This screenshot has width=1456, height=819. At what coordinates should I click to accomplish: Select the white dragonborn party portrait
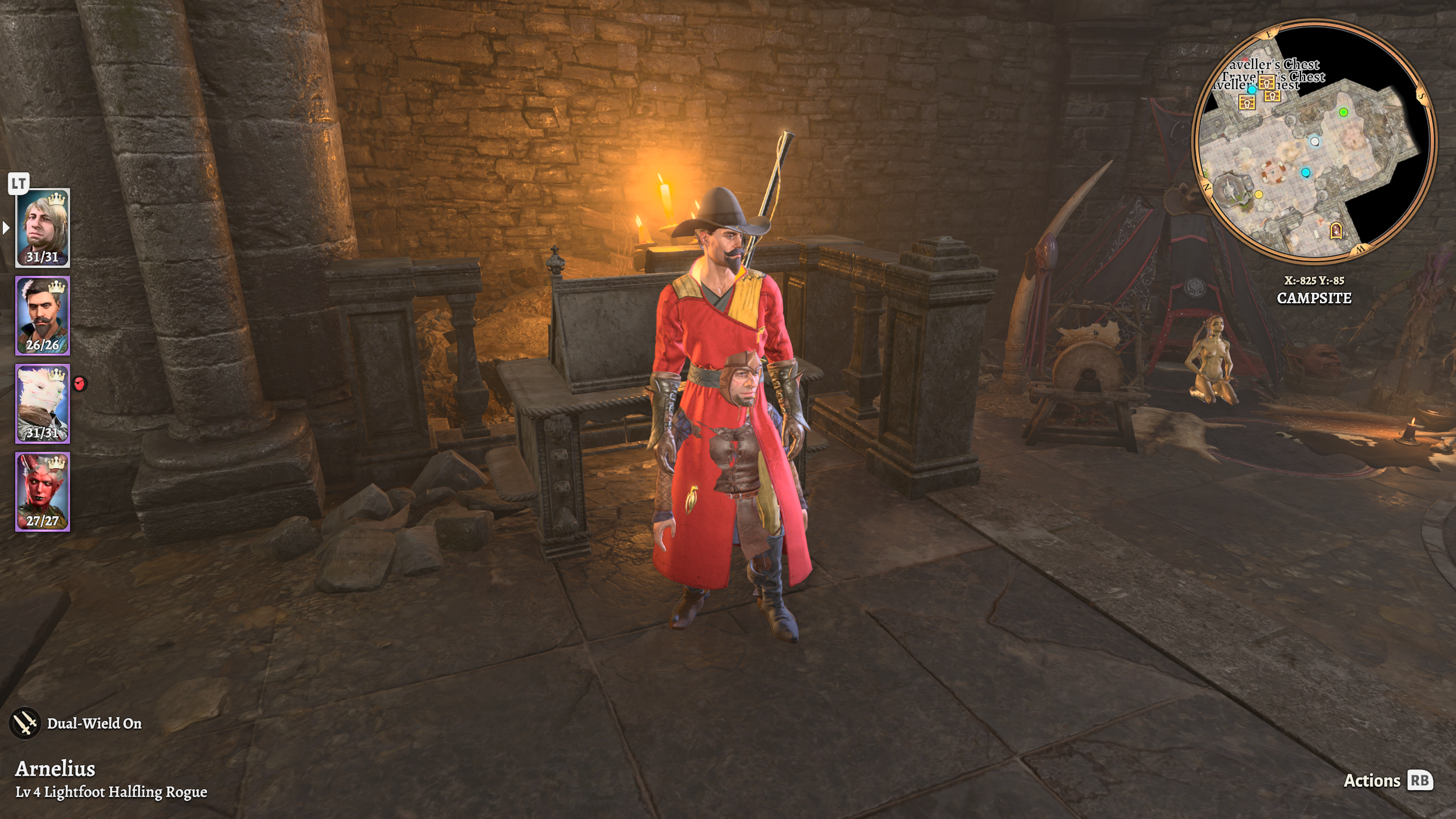[x=42, y=403]
